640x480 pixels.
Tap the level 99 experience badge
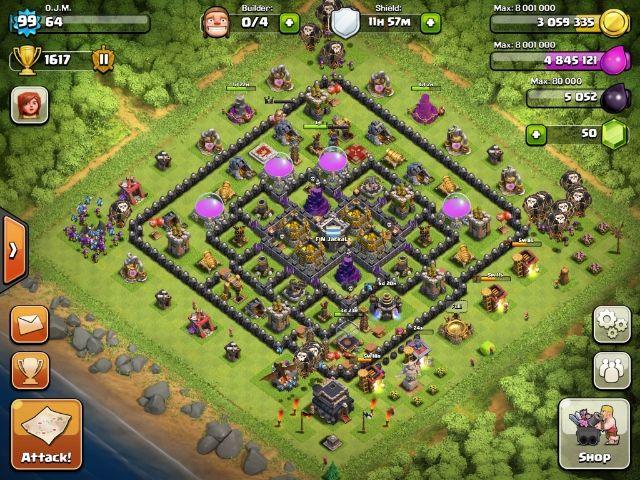click(26, 22)
